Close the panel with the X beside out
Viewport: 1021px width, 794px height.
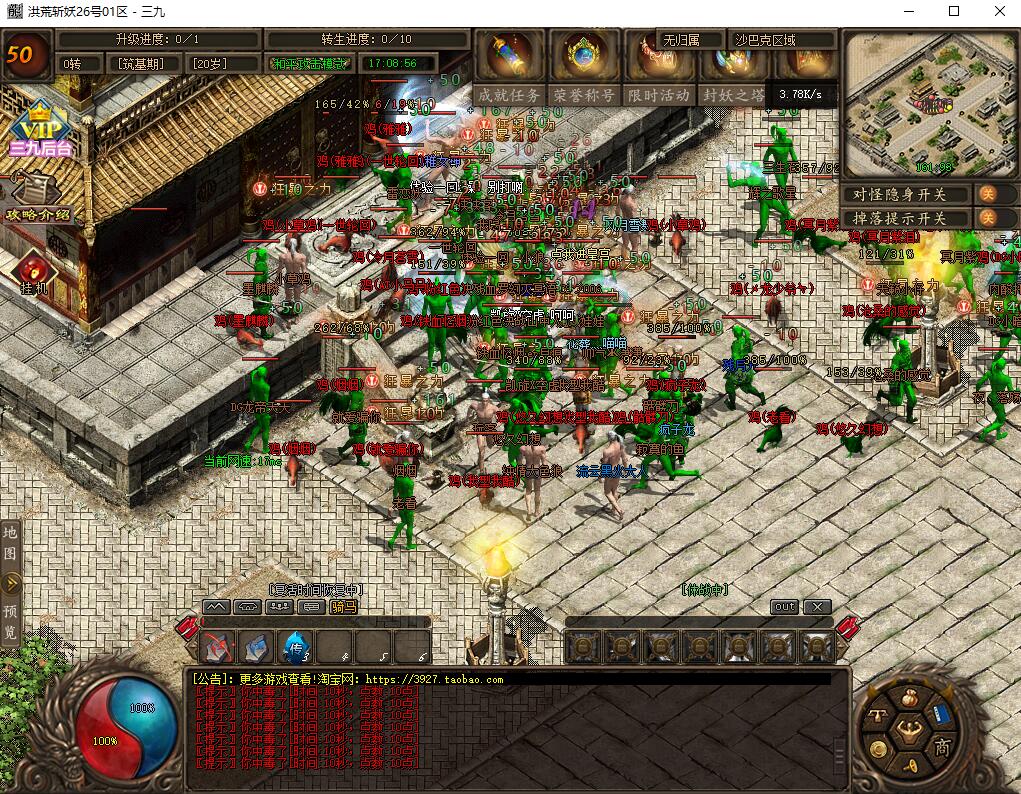(x=817, y=607)
